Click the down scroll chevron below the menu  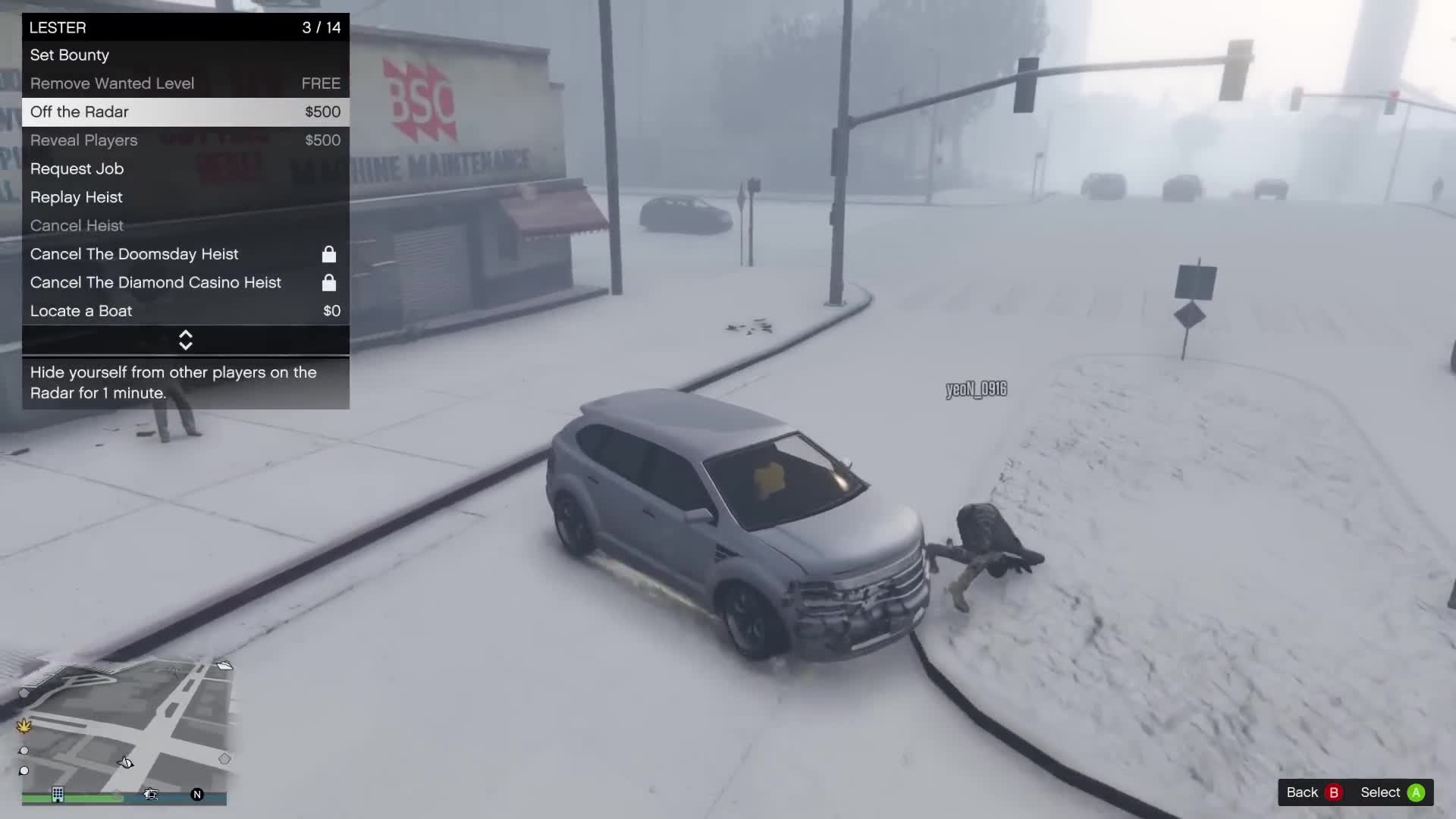pyautogui.click(x=185, y=346)
